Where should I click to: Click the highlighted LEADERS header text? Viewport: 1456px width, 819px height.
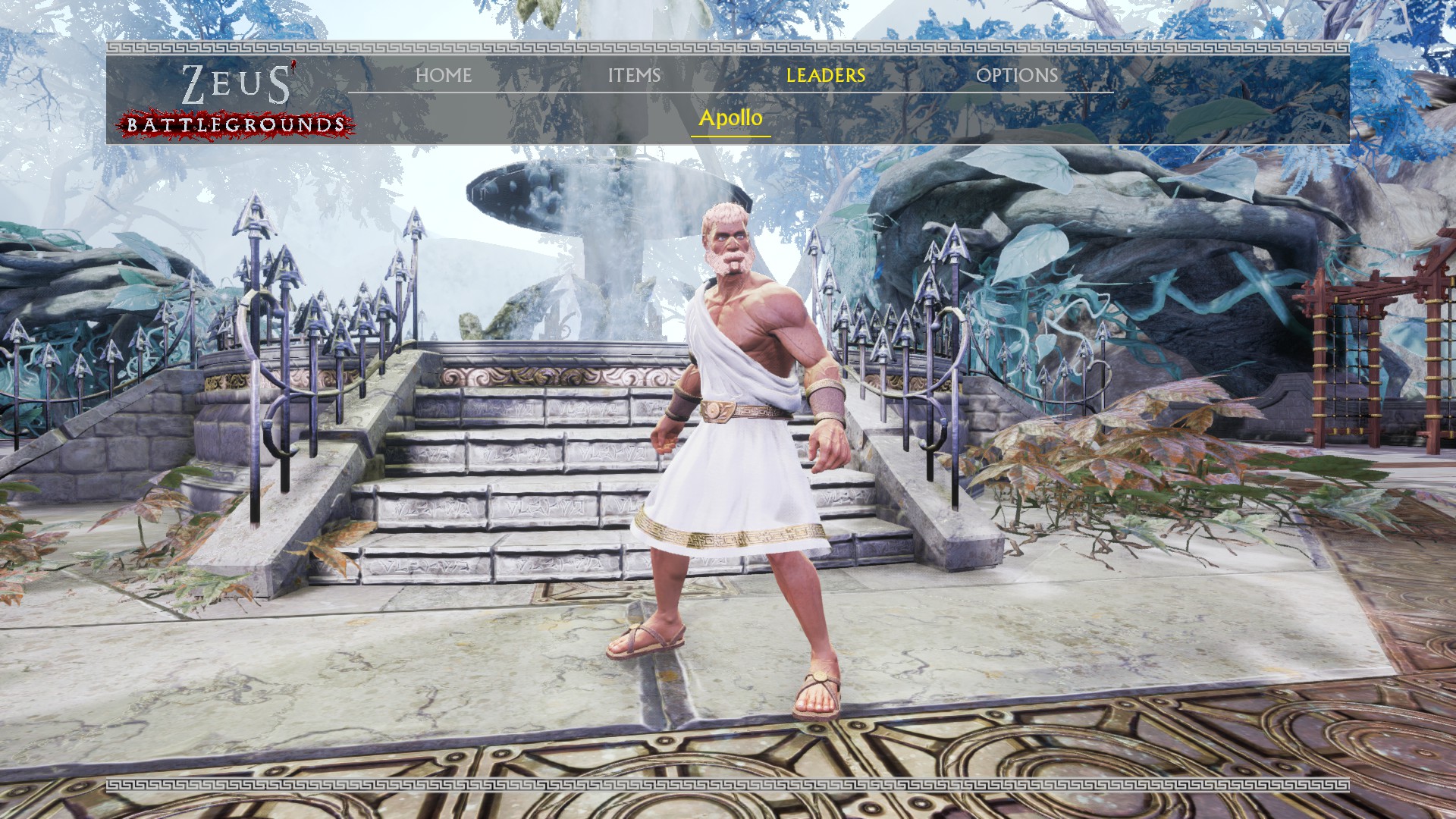[x=824, y=76]
